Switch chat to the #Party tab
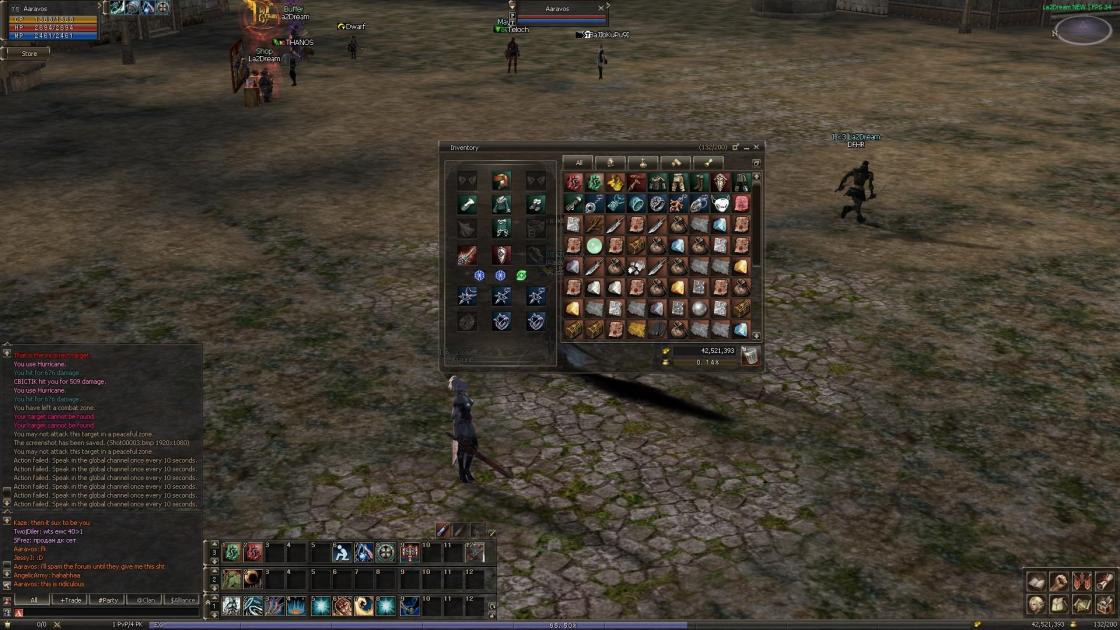This screenshot has width=1120, height=630. coord(107,600)
